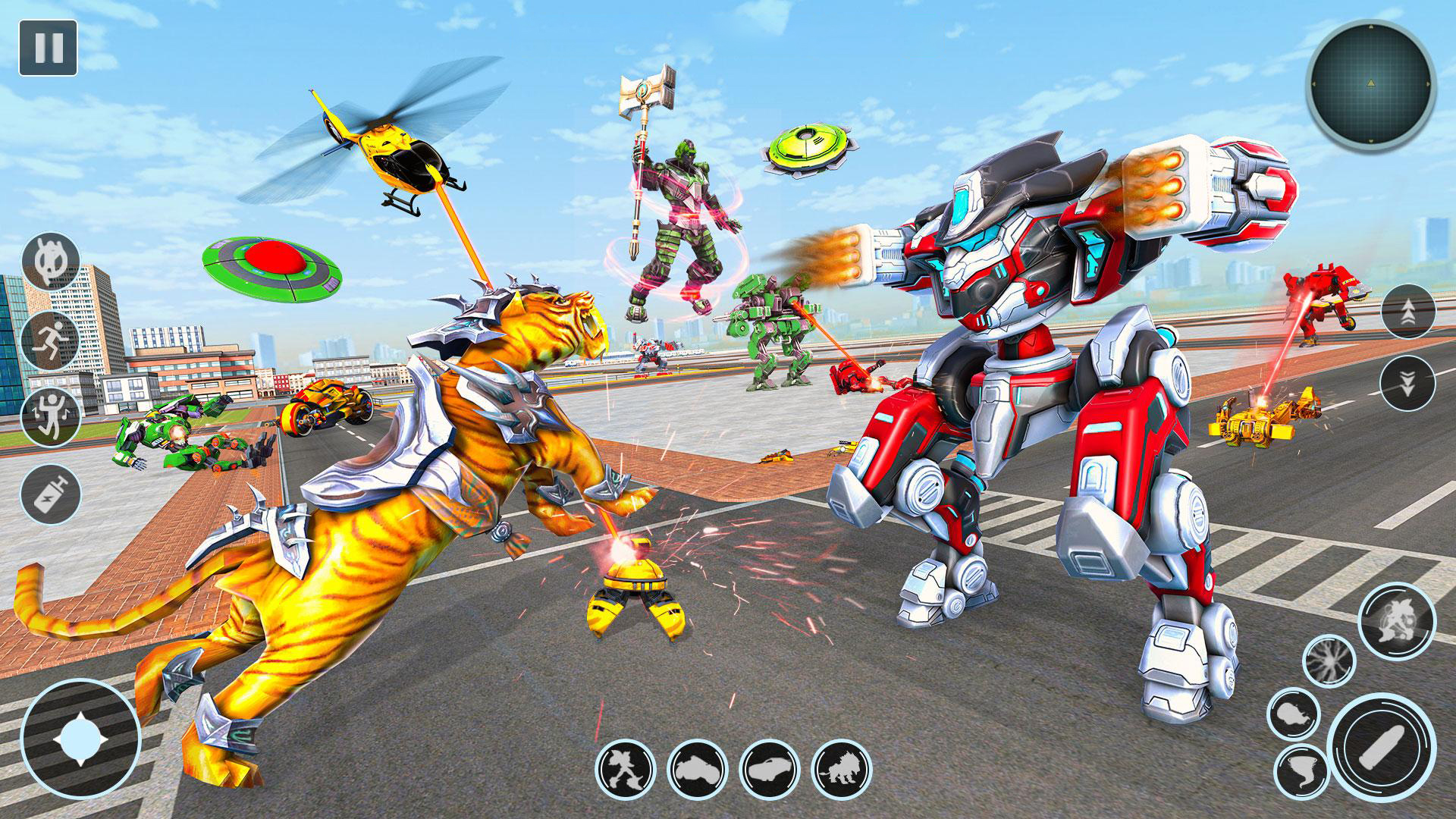Fire the lightning attack
Image resolution: width=1456 pixels, height=819 pixels.
point(1329,662)
